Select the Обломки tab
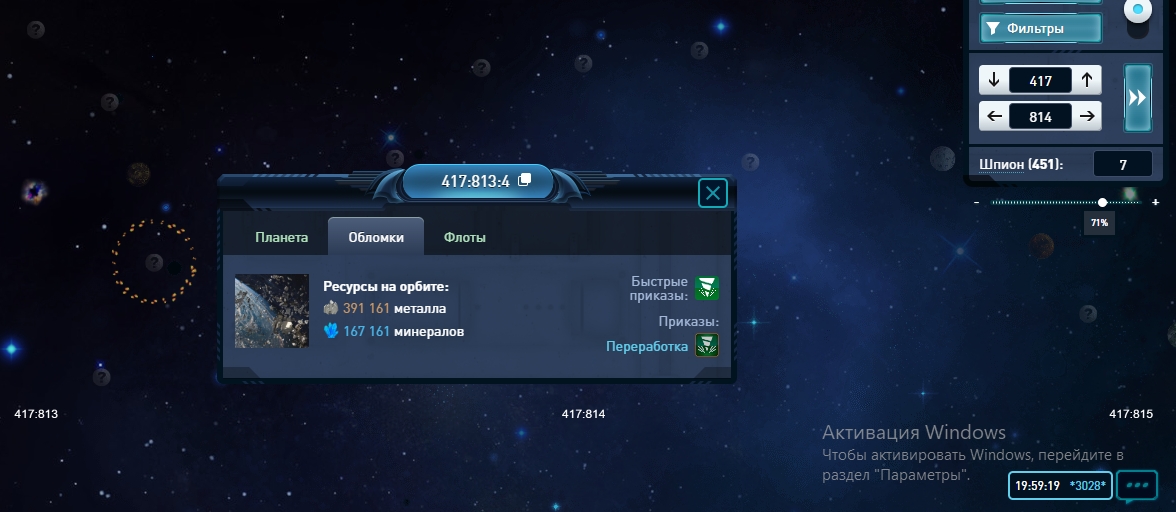The height and width of the screenshot is (512, 1176). (376, 238)
